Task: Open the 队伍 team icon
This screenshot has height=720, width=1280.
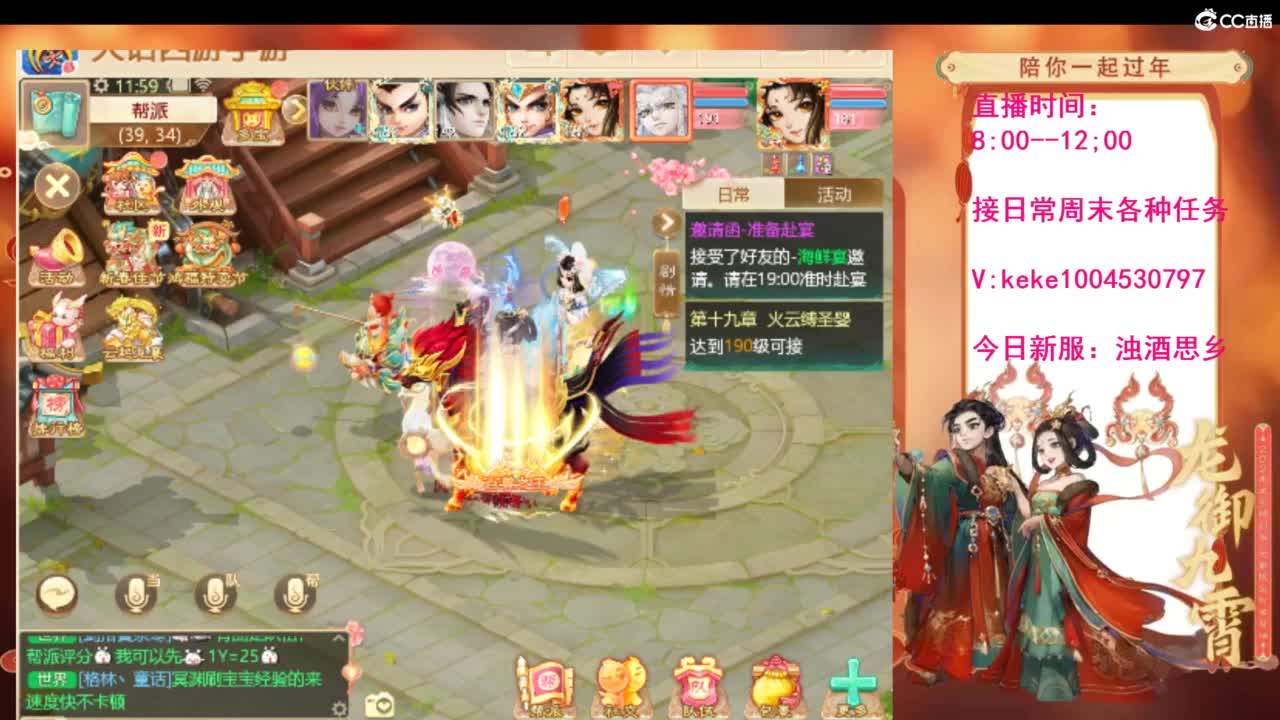Action: 697,680
